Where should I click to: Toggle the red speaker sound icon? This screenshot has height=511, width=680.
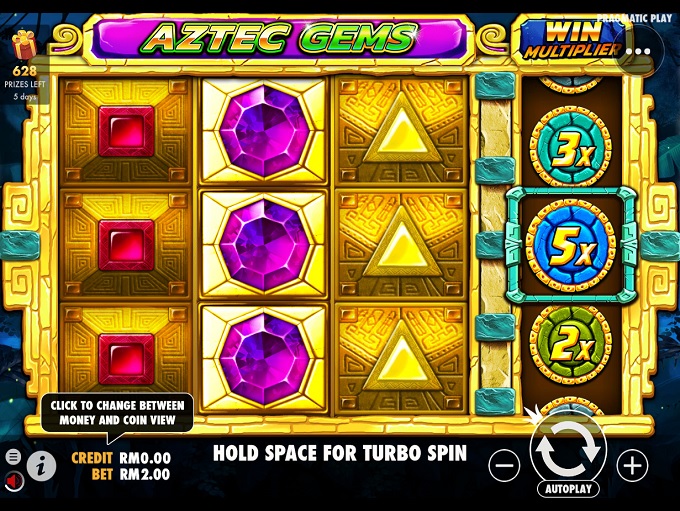point(14,481)
